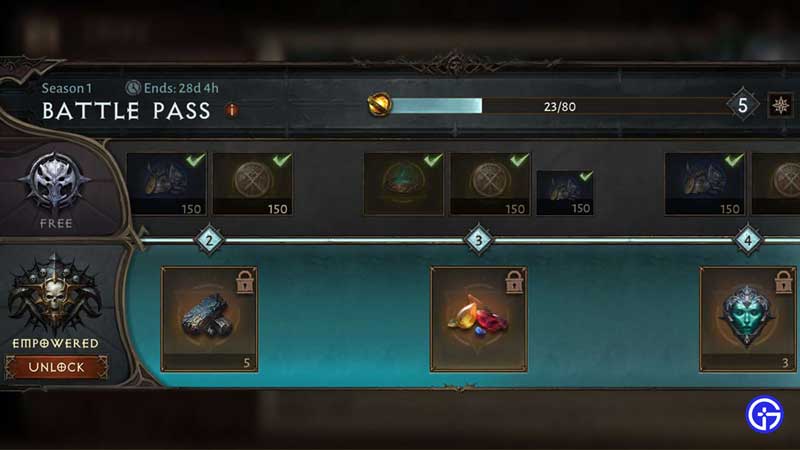Click the golden battle point orb icon

tap(379, 105)
